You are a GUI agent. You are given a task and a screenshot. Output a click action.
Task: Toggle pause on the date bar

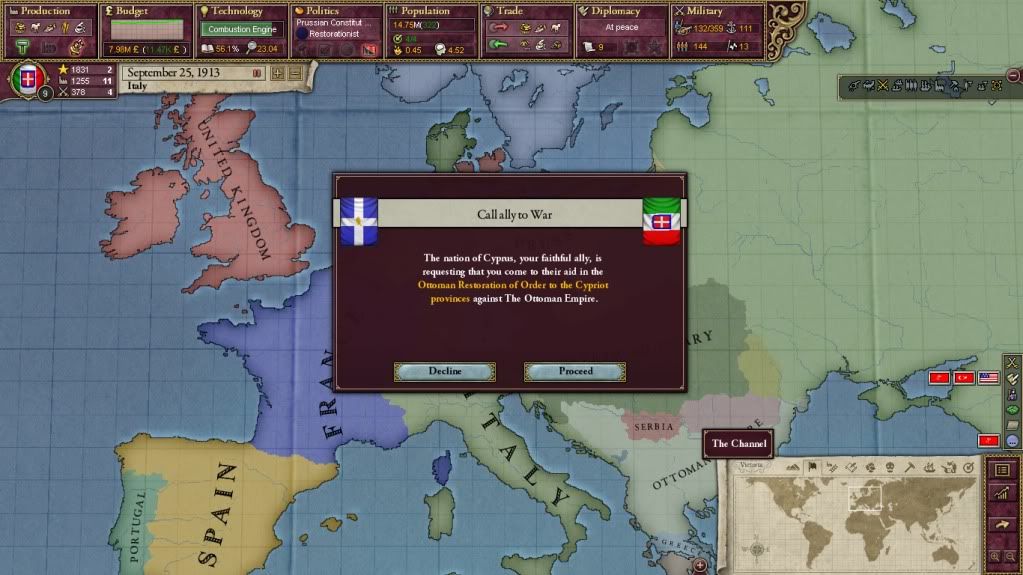point(257,73)
